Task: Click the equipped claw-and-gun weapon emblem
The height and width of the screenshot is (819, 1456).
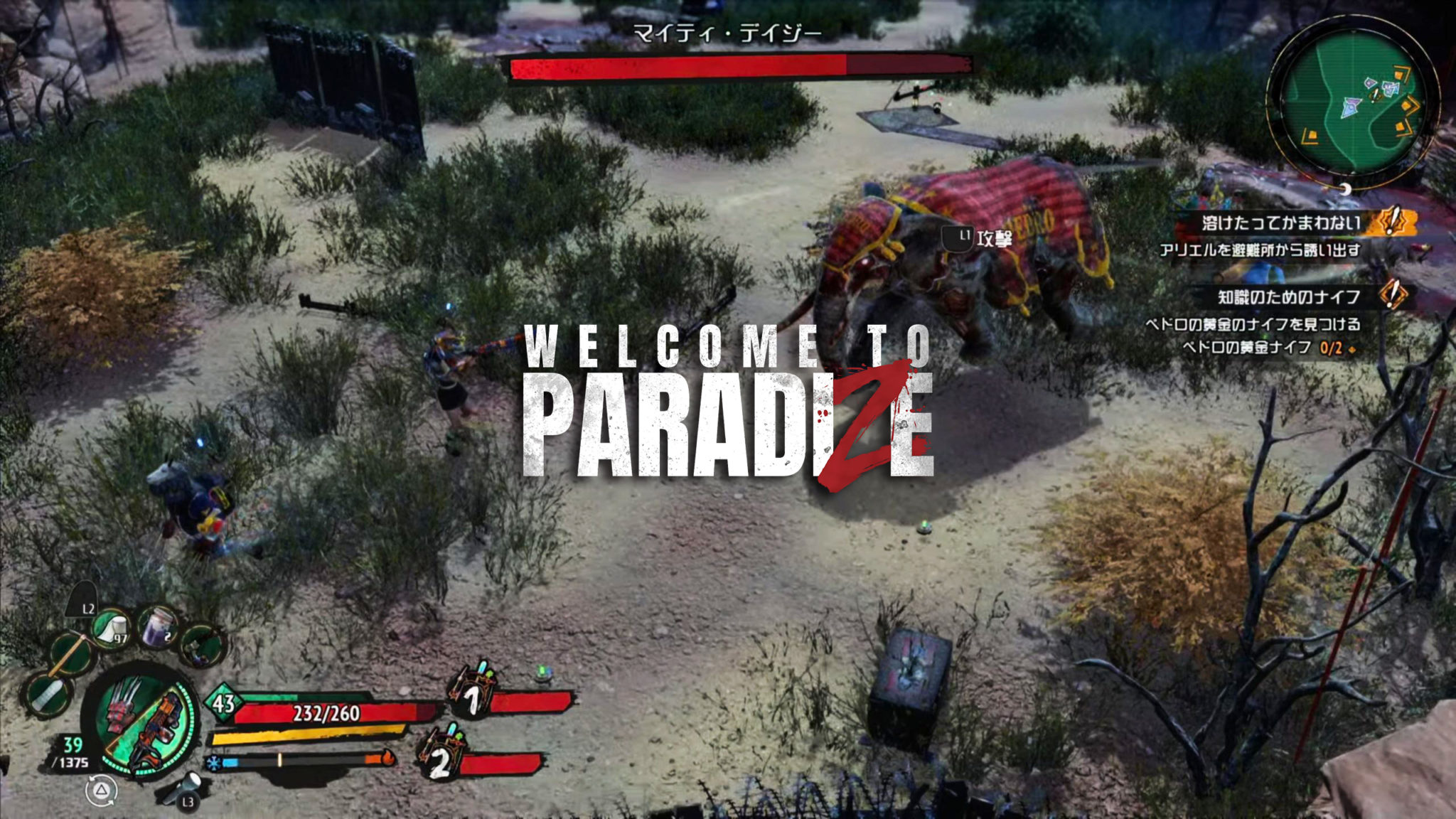Action: pos(144,725)
